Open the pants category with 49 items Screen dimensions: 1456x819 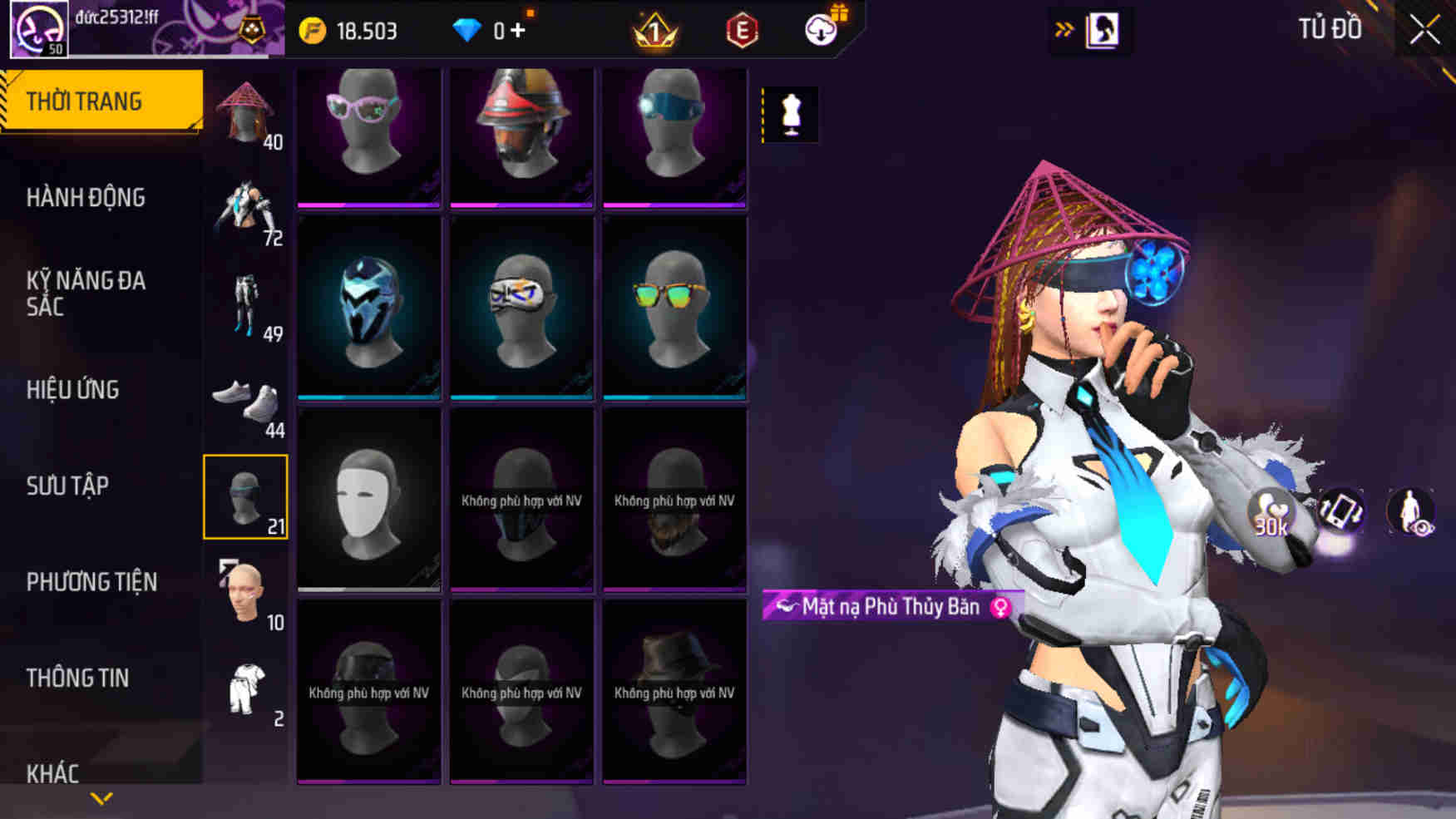coord(245,306)
